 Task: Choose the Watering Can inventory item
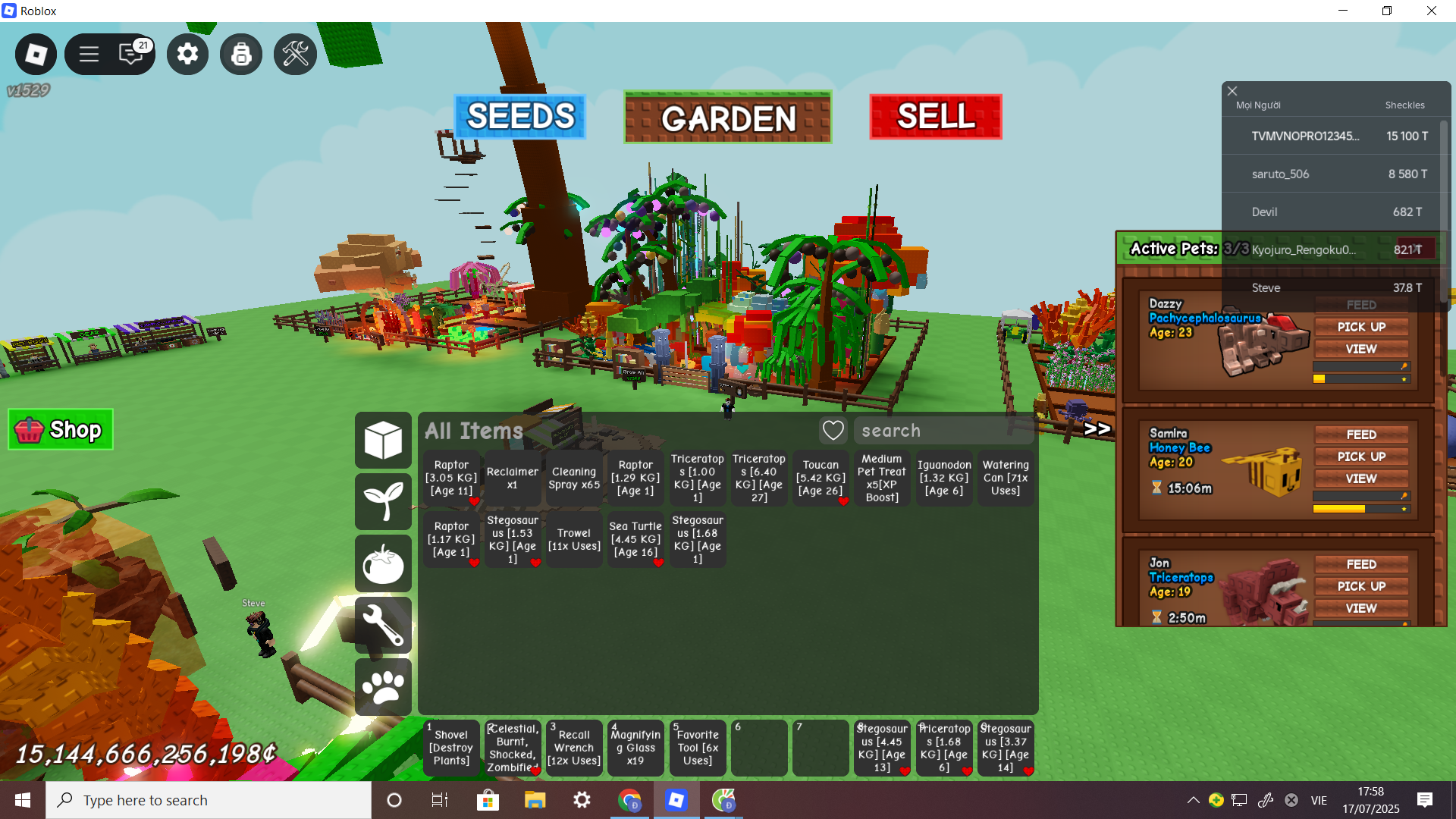[x=1005, y=478]
